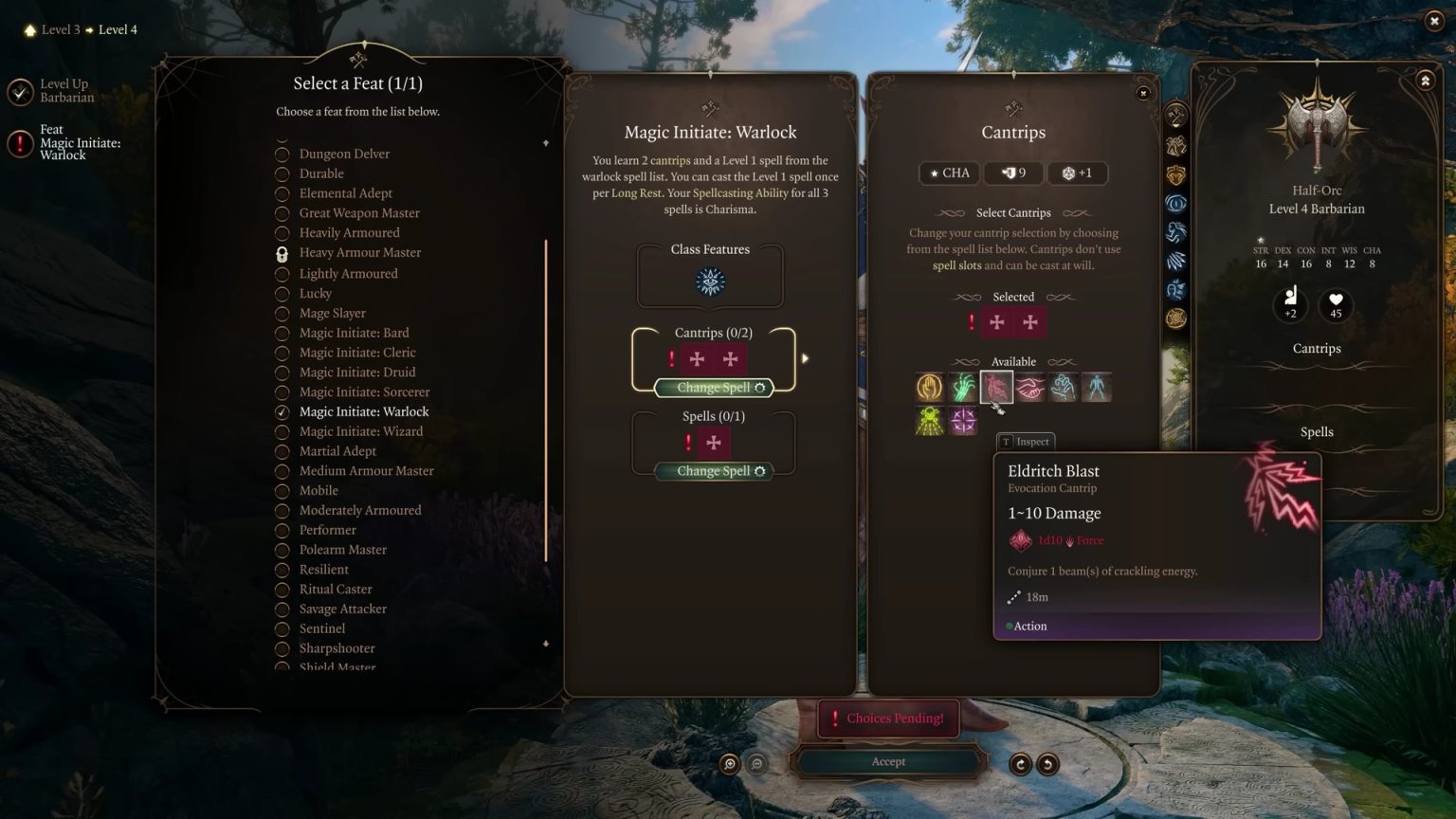Choose the Sharpshooter feat option
The image size is (1456, 819).
point(337,648)
